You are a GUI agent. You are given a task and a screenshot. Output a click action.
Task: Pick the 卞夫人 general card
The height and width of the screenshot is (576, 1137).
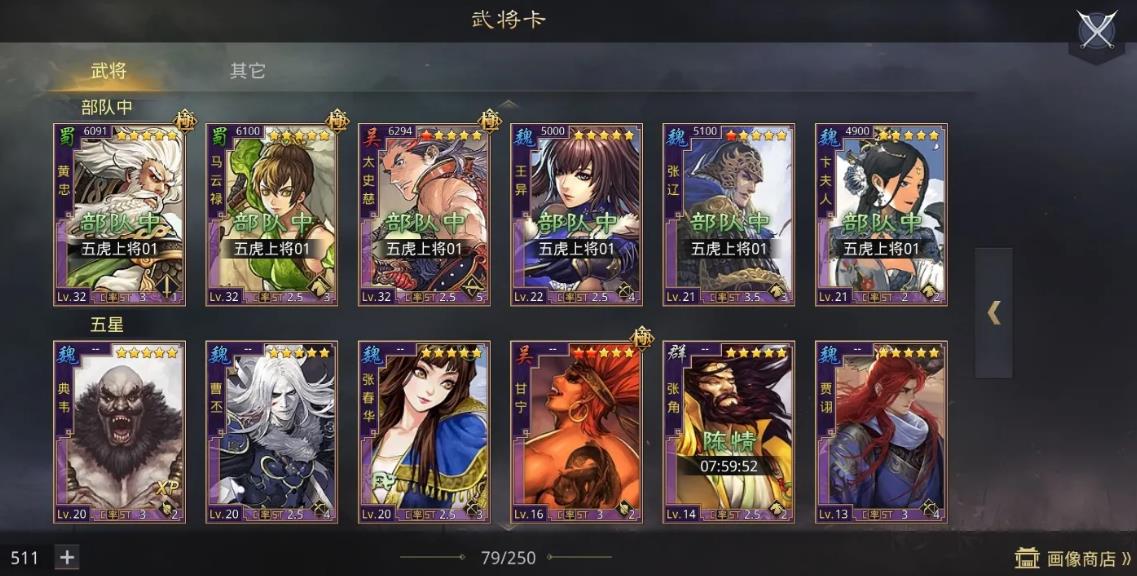tap(881, 214)
